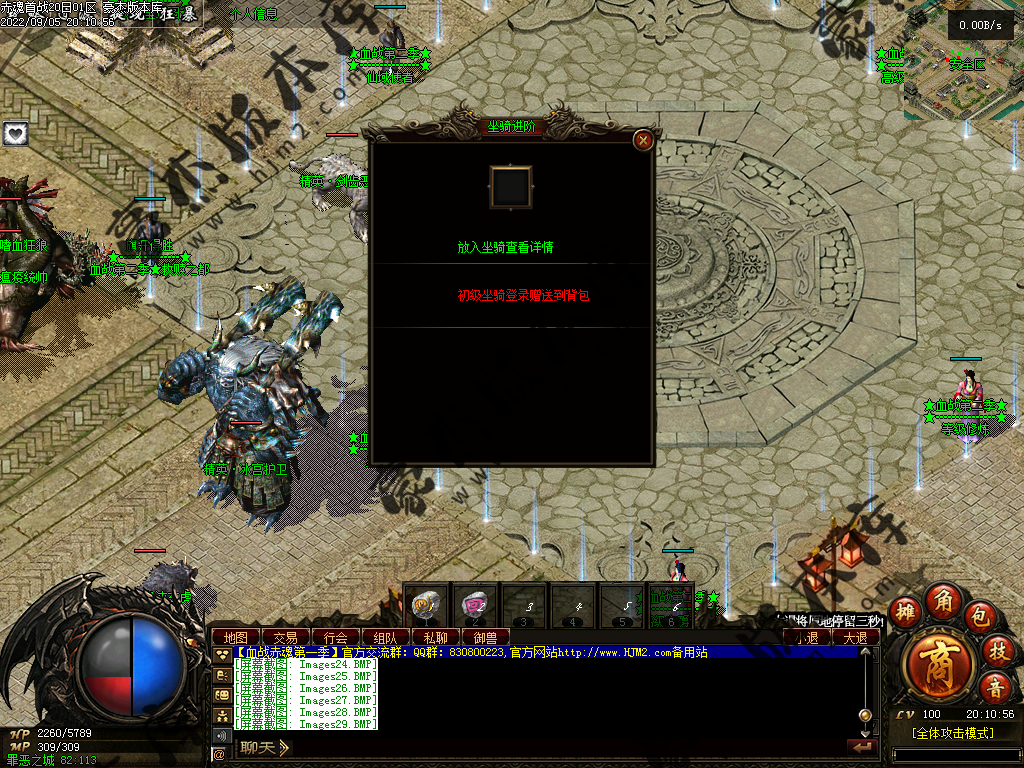
Task: Open the 技 skills button
Action: 996,651
